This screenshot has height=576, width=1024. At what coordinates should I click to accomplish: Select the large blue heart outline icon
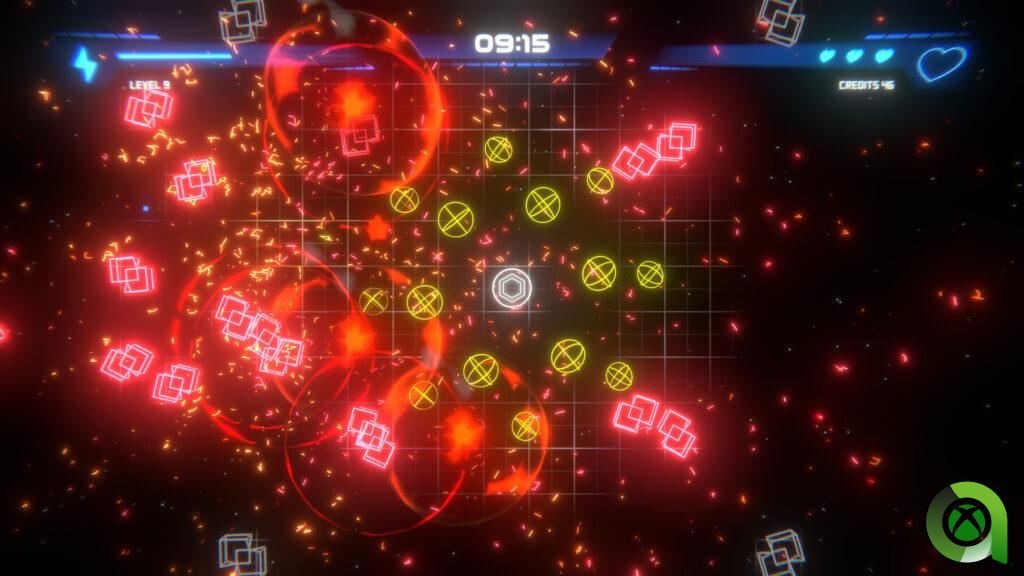click(x=942, y=65)
